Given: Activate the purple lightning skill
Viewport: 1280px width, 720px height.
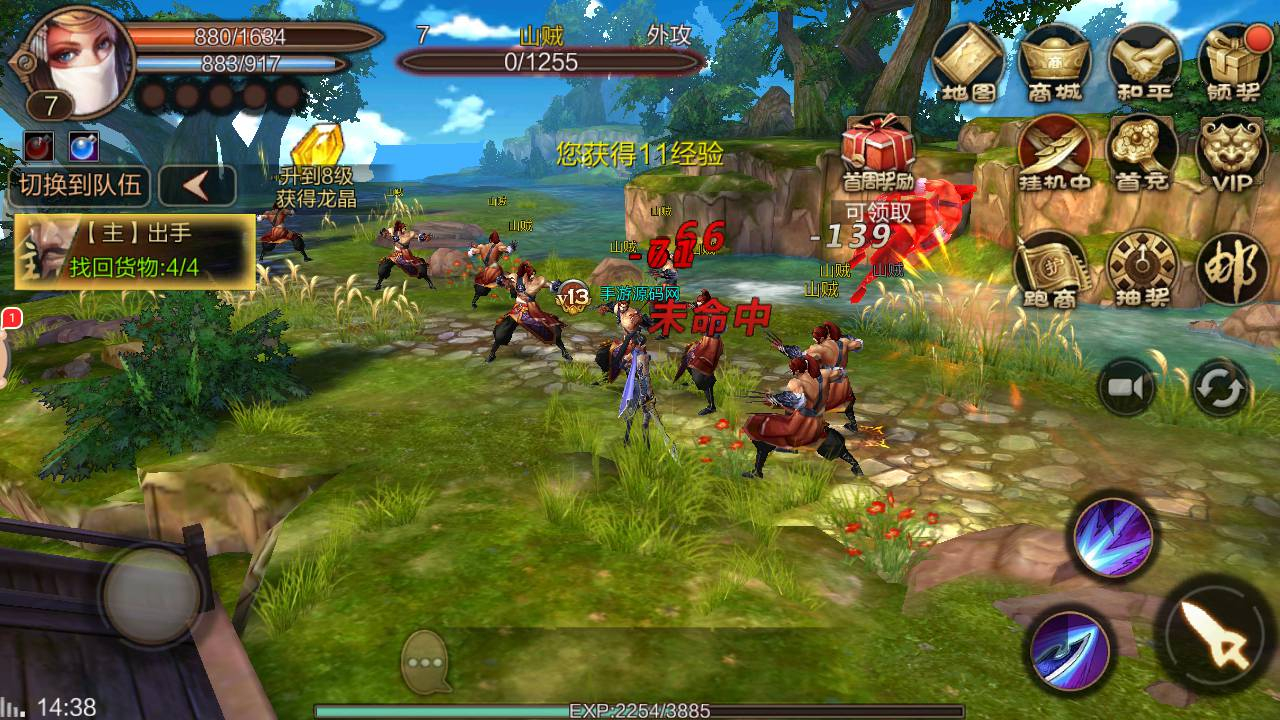Looking at the screenshot, I should [1113, 537].
